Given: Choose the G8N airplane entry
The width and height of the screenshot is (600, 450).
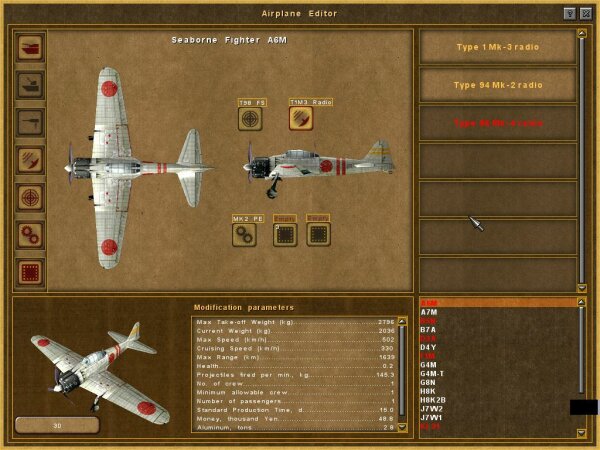Looking at the screenshot, I should [428, 382].
